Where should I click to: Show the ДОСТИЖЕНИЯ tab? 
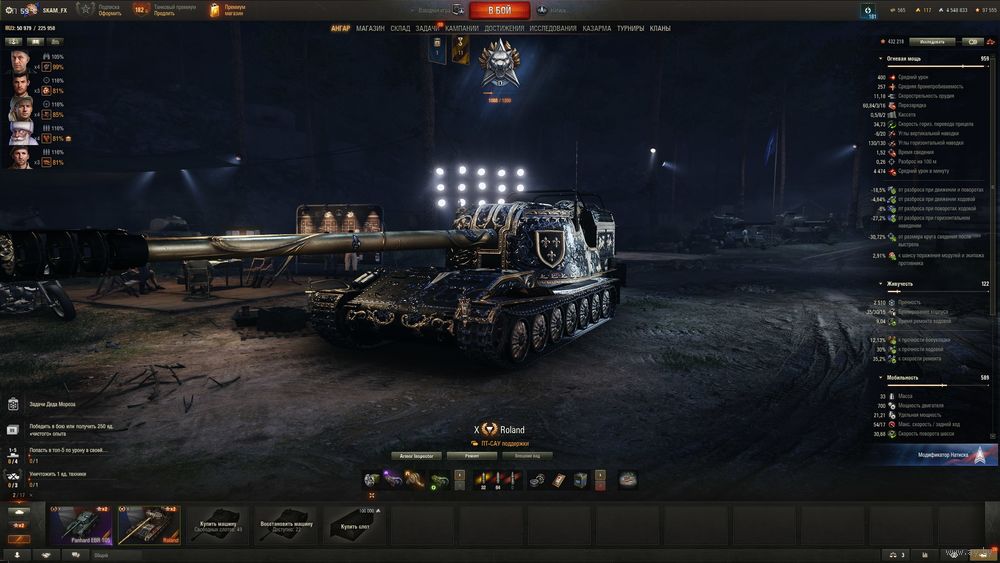pyautogui.click(x=504, y=29)
